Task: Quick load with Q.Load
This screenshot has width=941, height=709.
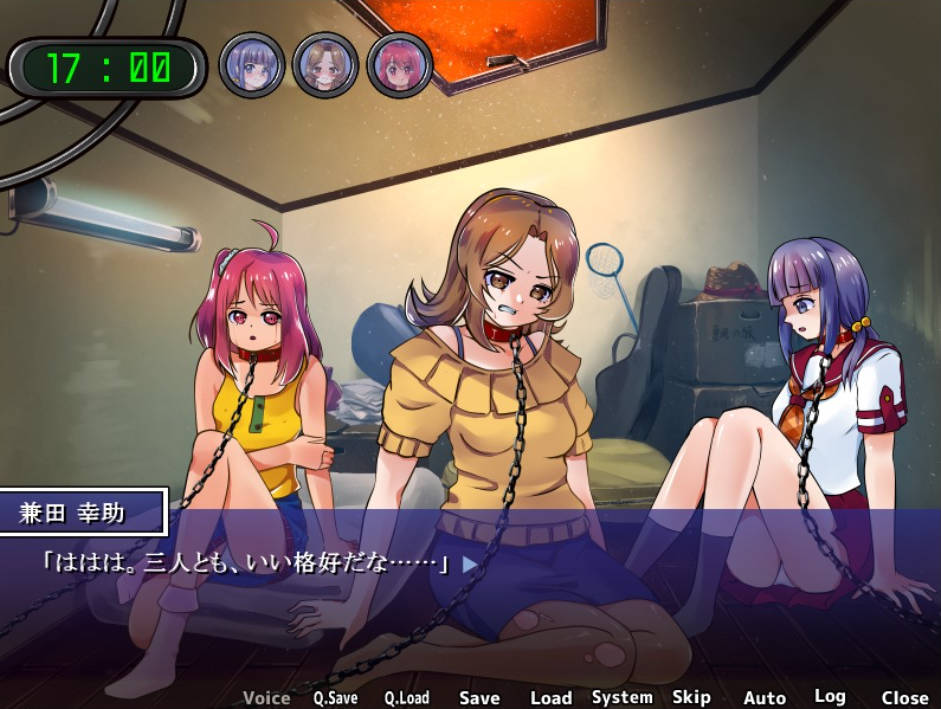Action: 406,698
